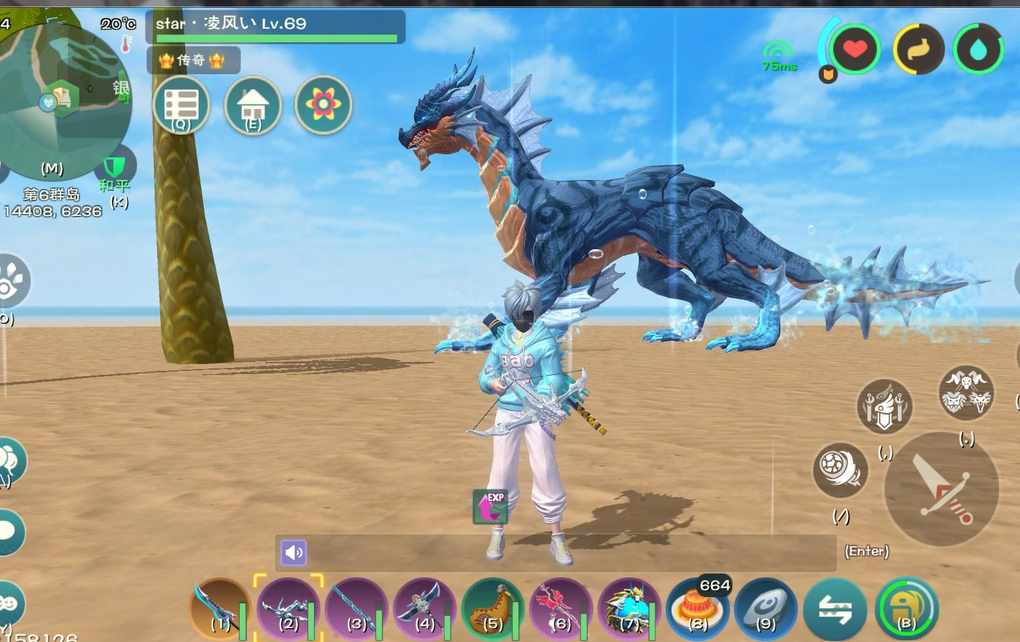Viewport: 1020px width, 642px height.
Task: Use the saddle item in slot 5
Action: pyautogui.click(x=493, y=608)
